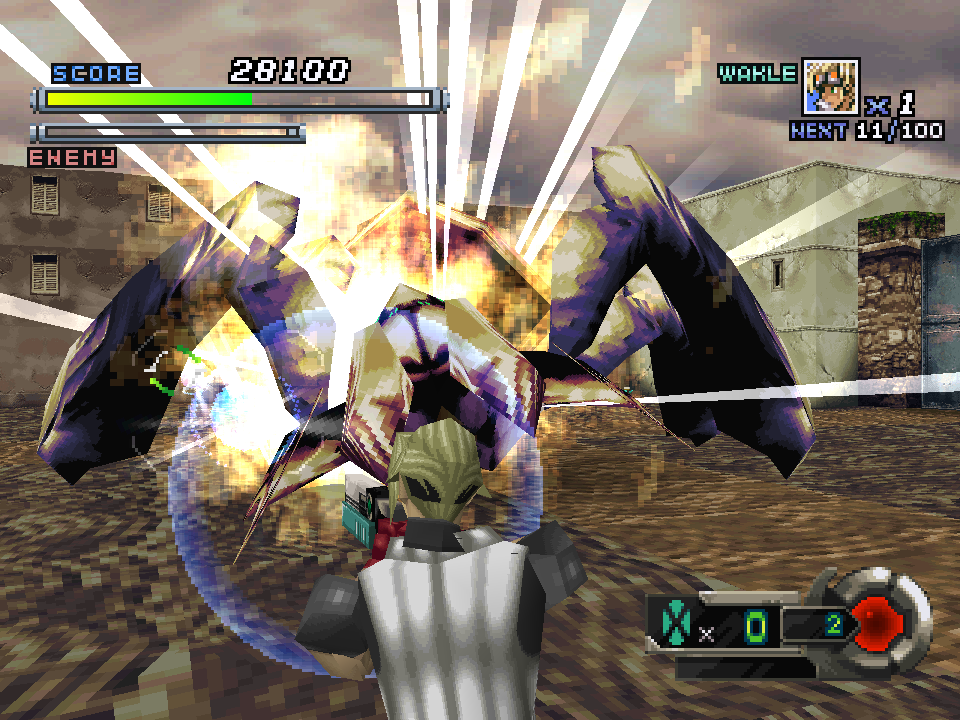
Task: Click the Wakle character portrait
Action: coord(830,87)
